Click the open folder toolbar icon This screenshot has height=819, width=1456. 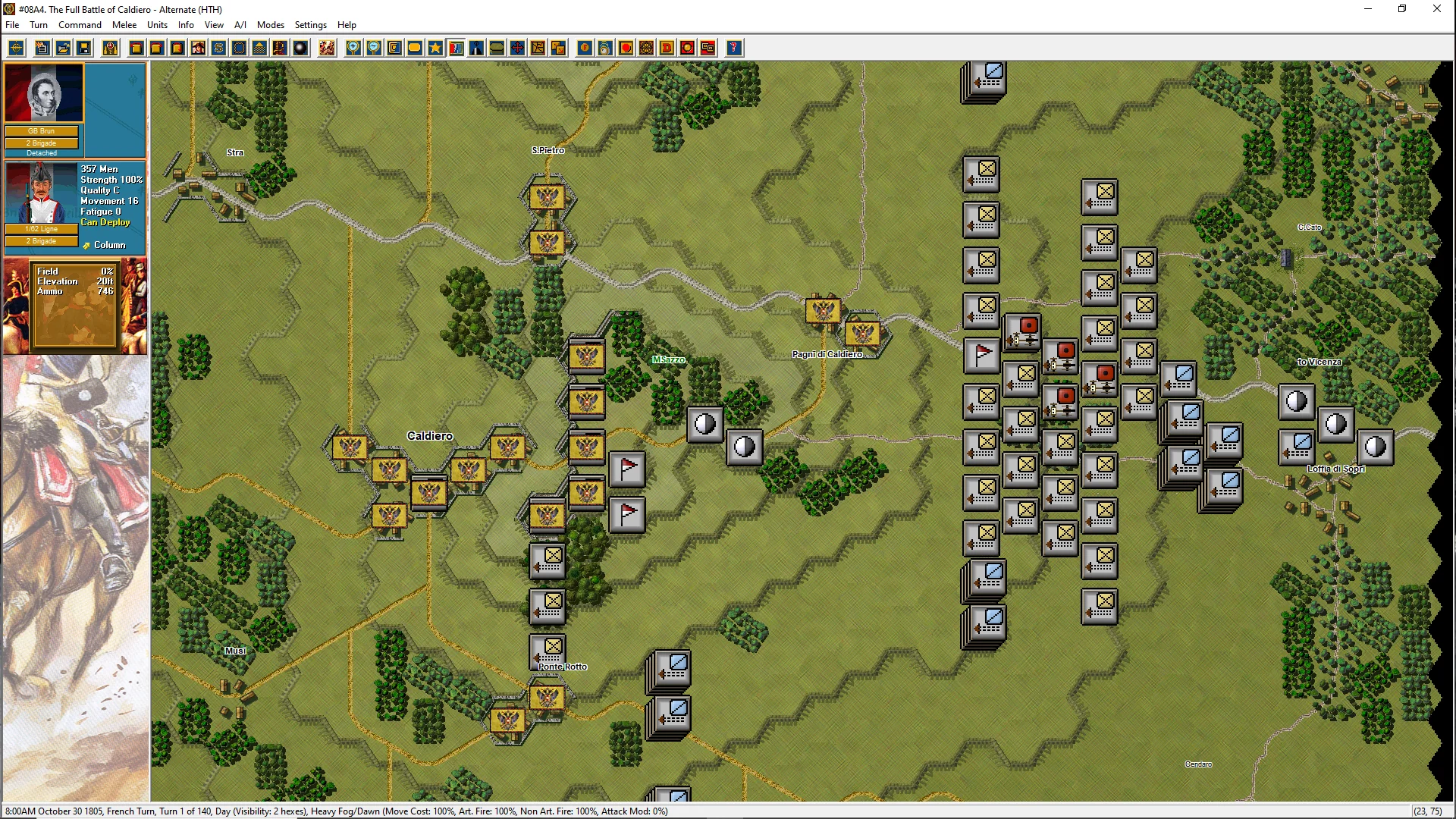(64, 49)
